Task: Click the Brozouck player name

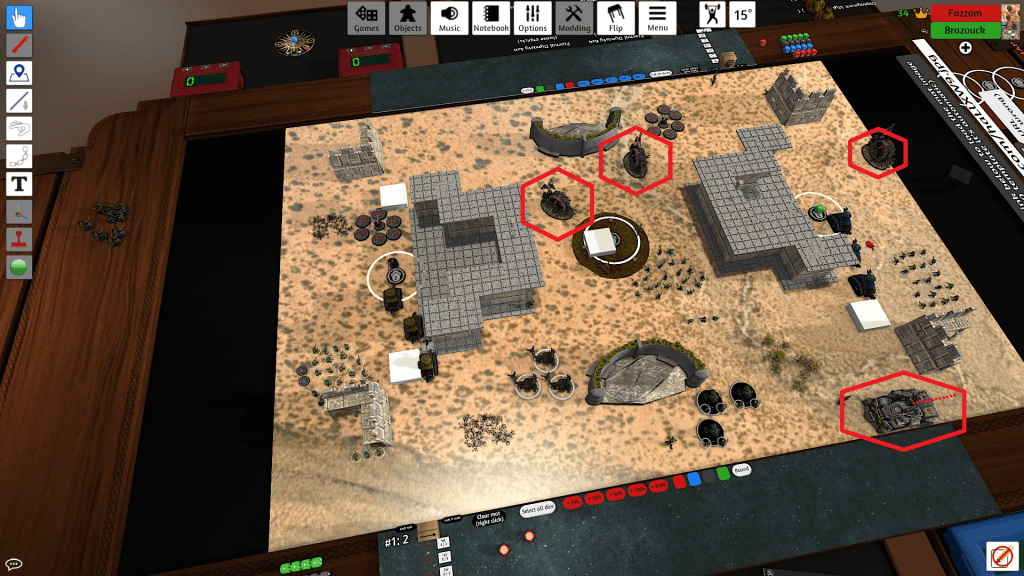Action: pos(965,30)
